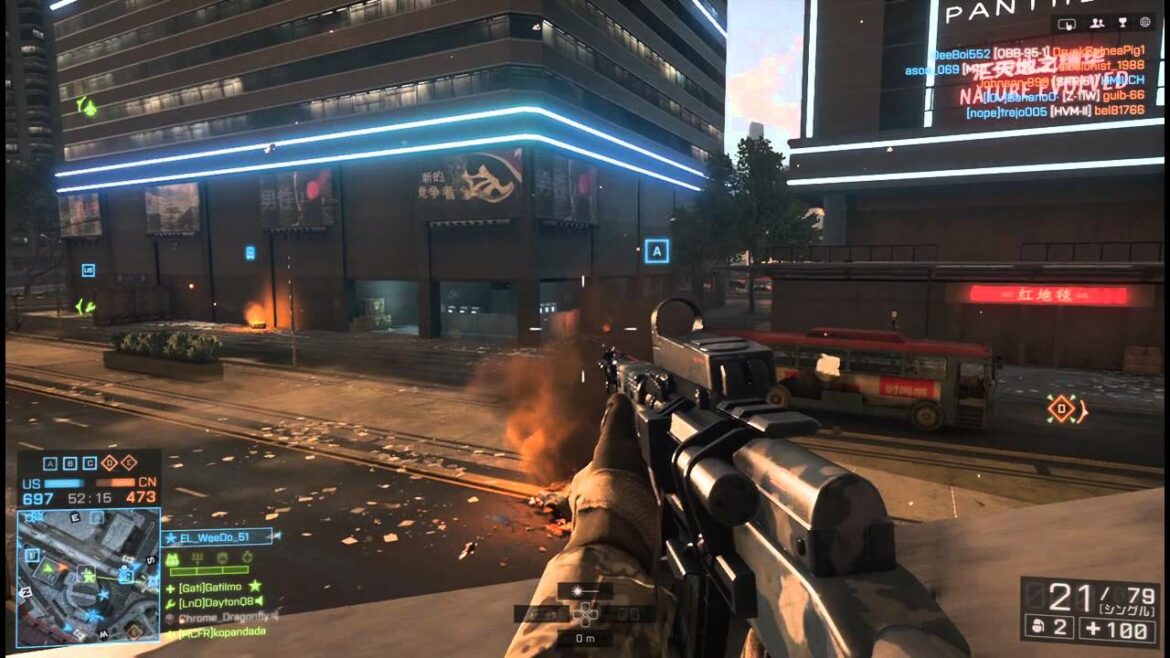Click the objective A marker on the HUD

657,251
